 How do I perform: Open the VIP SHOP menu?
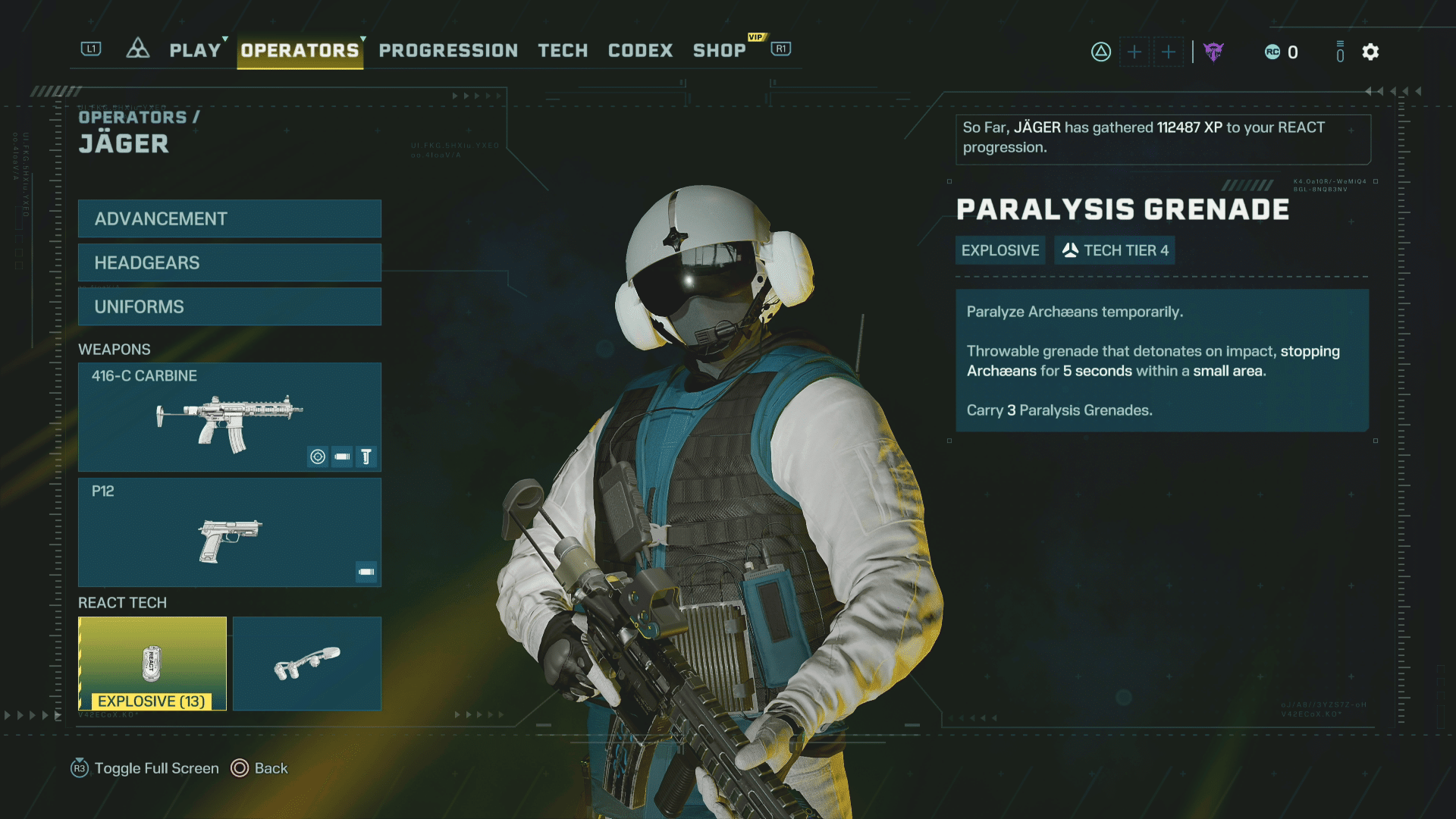click(x=720, y=51)
